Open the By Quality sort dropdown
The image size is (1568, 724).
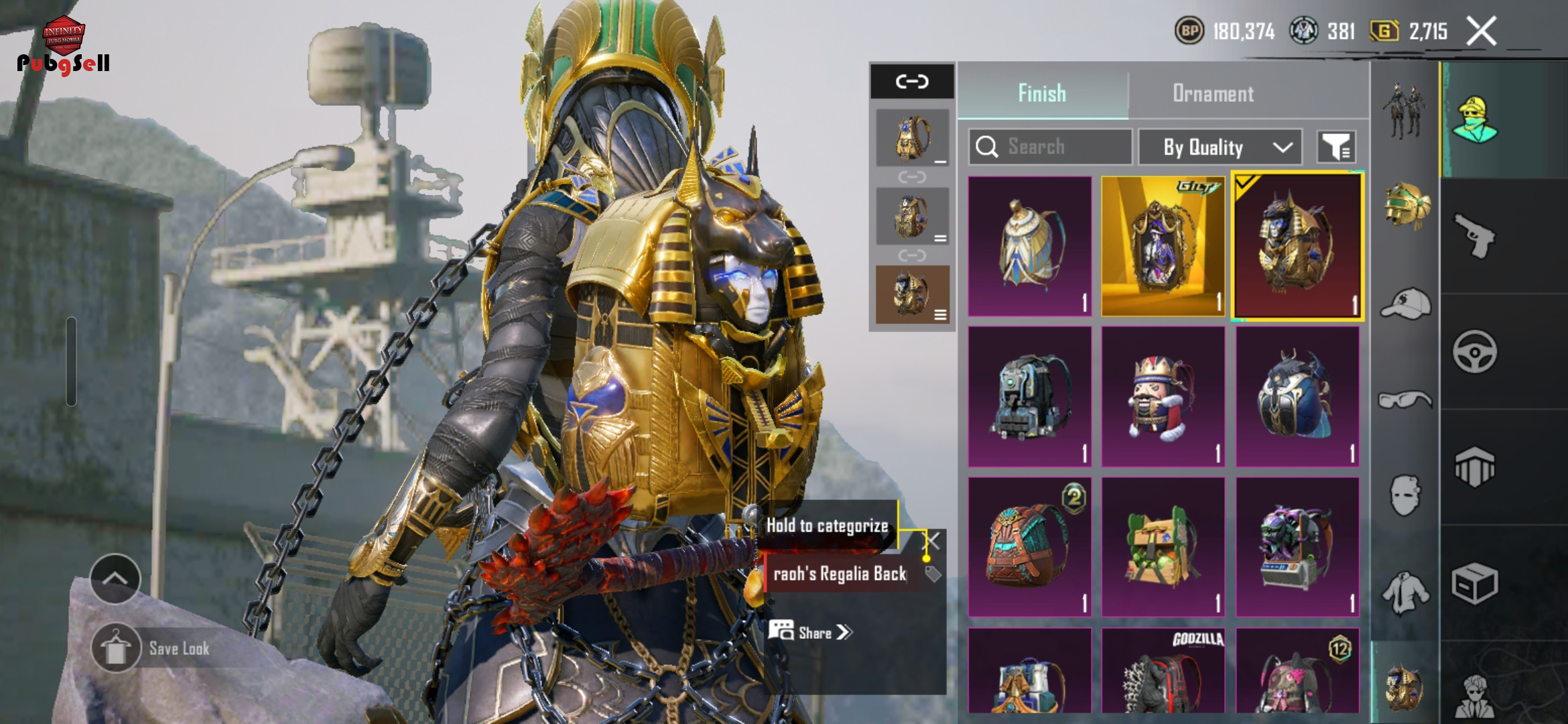tap(1220, 147)
